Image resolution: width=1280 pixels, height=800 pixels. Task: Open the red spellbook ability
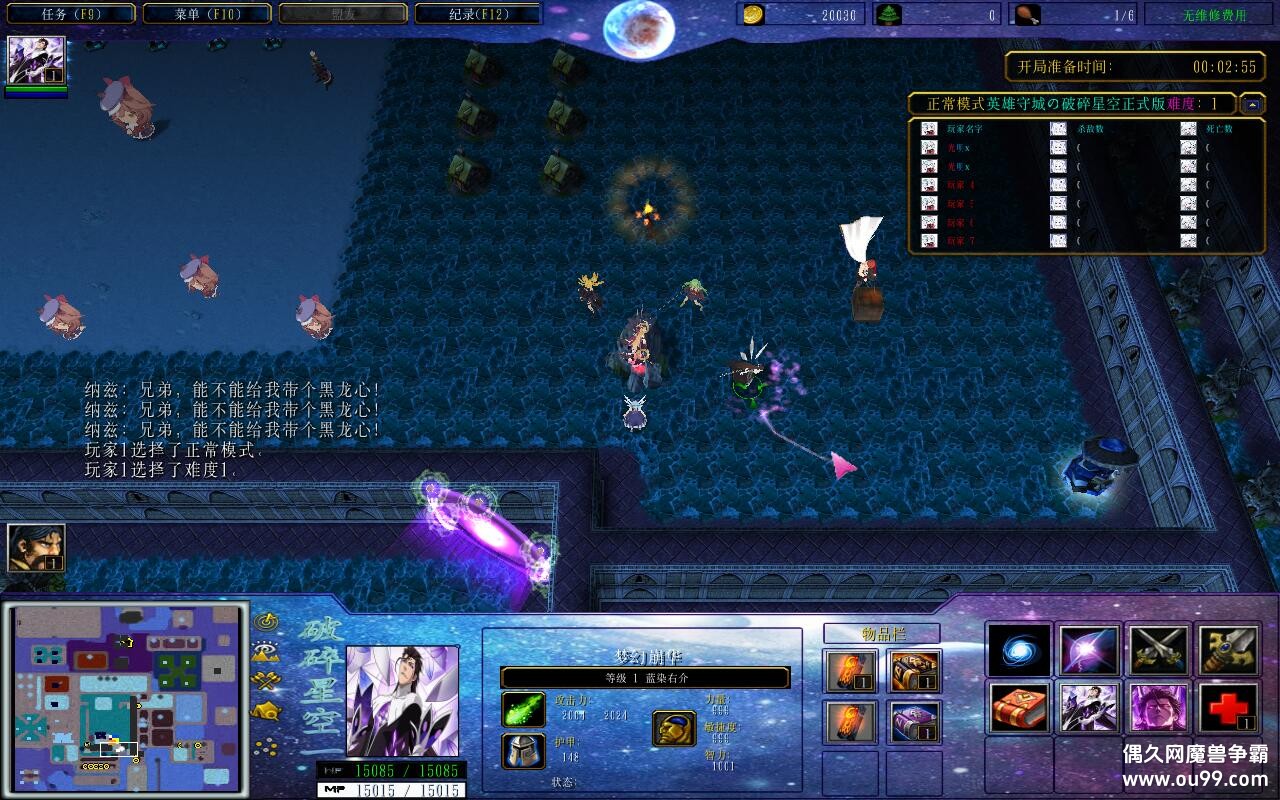pyautogui.click(x=1017, y=708)
